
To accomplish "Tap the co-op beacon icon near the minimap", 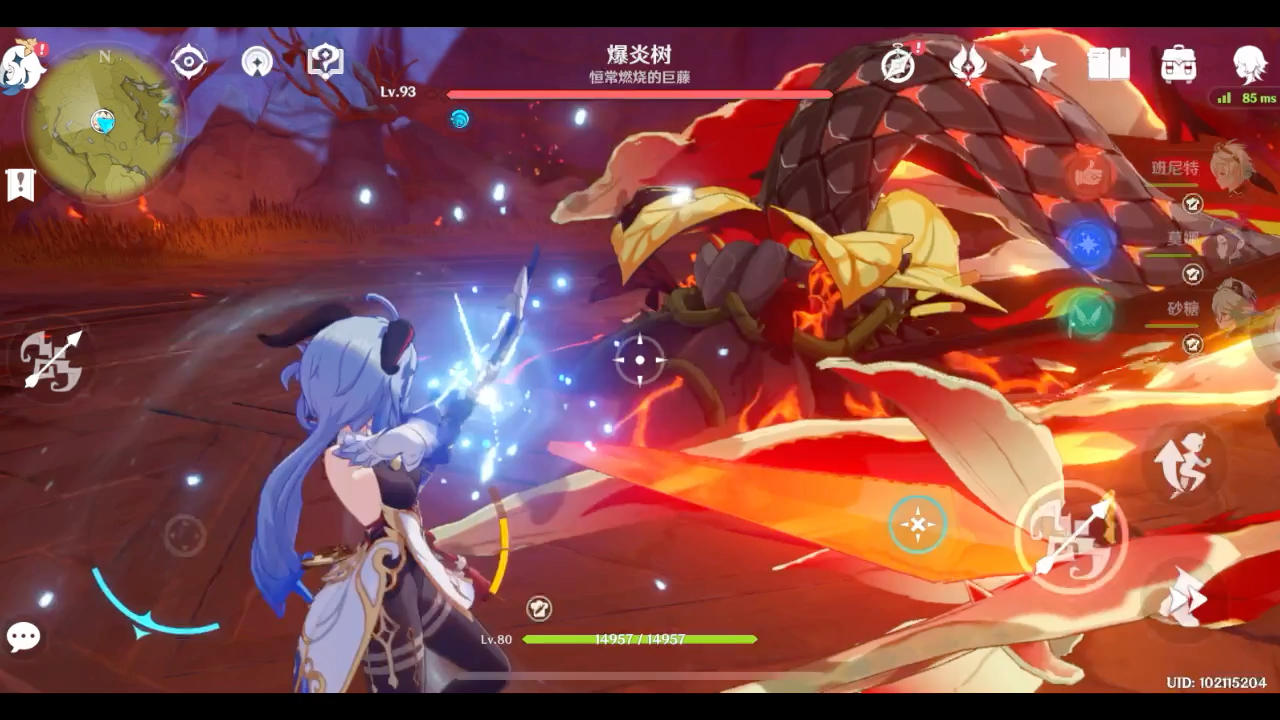I will [258, 62].
